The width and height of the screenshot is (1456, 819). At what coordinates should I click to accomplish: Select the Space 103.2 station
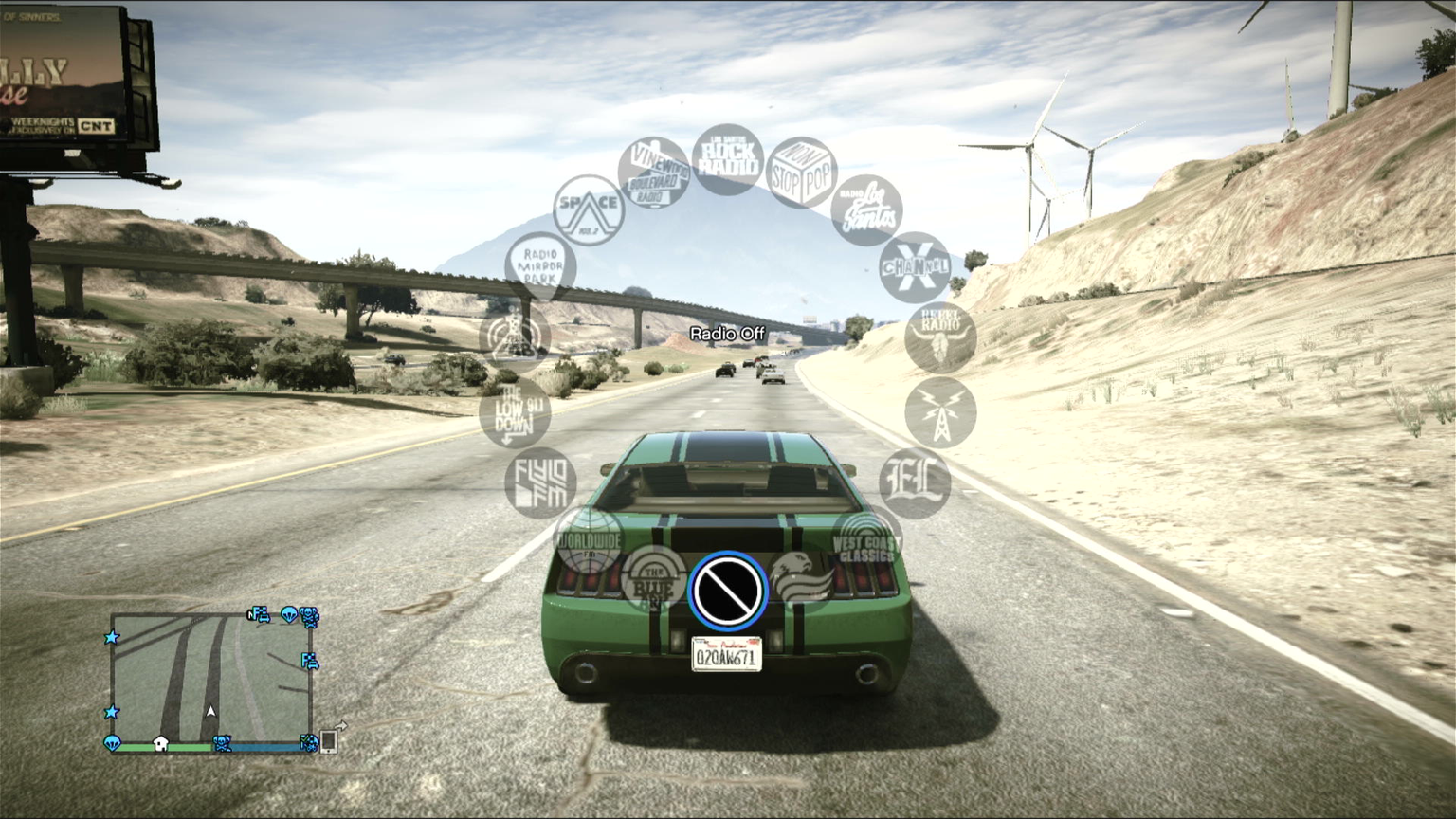coord(589,210)
